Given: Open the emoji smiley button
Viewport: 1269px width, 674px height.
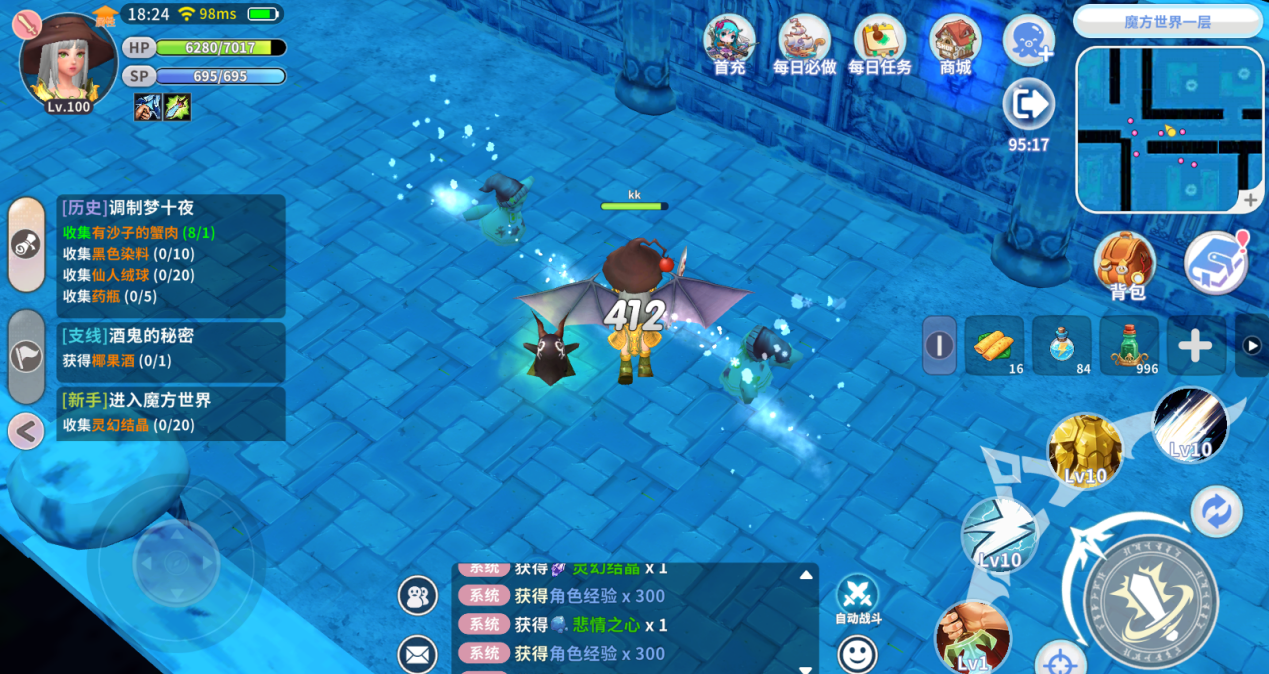Looking at the screenshot, I should [857, 655].
